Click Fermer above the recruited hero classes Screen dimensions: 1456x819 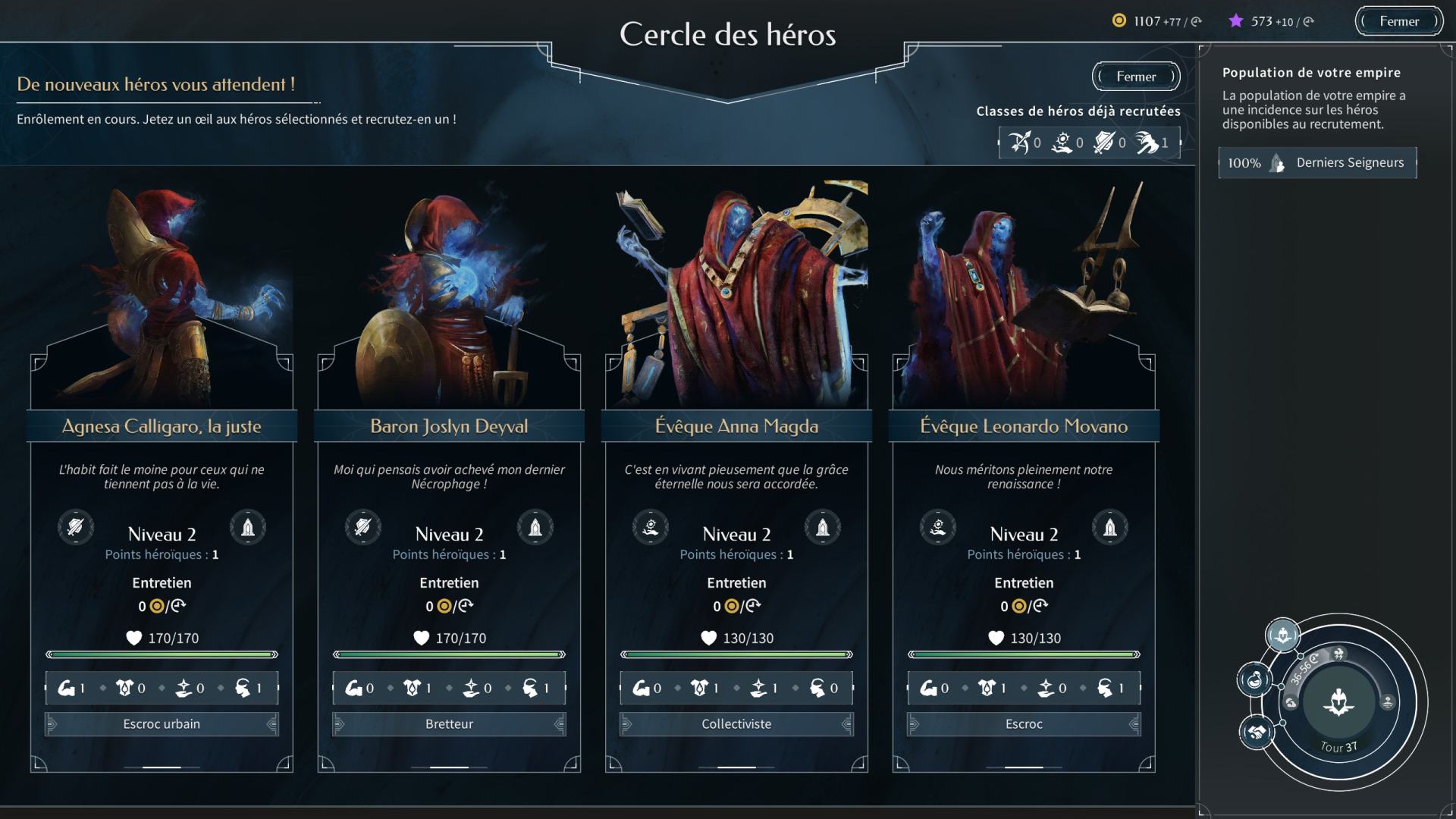1135,77
